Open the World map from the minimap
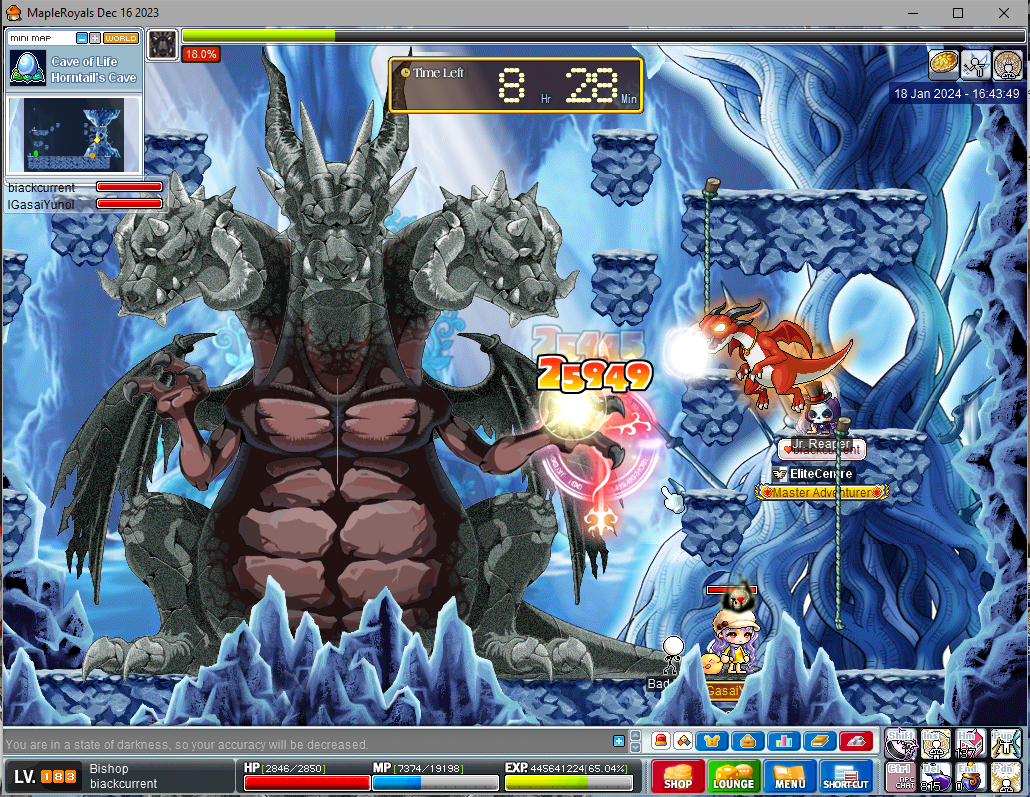 pos(121,38)
